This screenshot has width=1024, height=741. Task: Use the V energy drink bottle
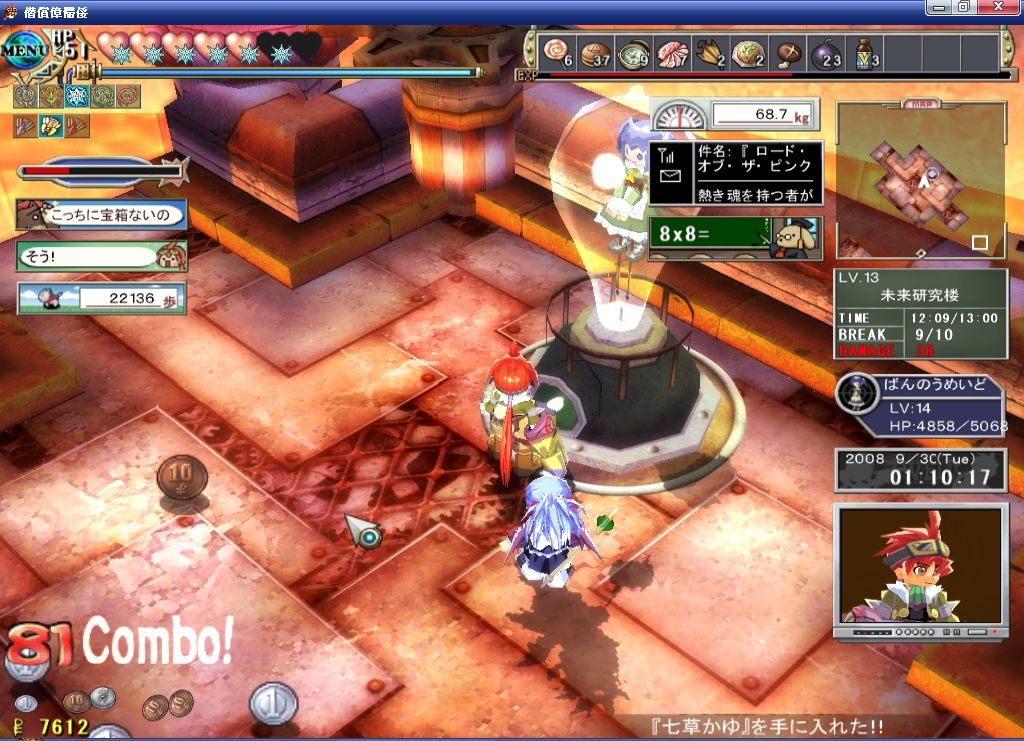coord(865,53)
